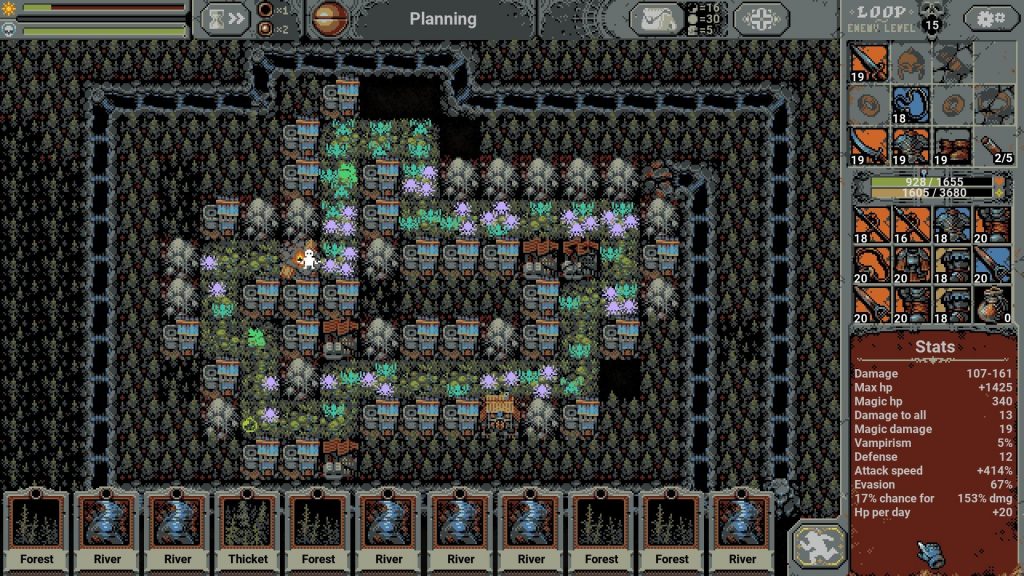
Task: Select the equipped level 19 boots
Action: tap(952, 145)
